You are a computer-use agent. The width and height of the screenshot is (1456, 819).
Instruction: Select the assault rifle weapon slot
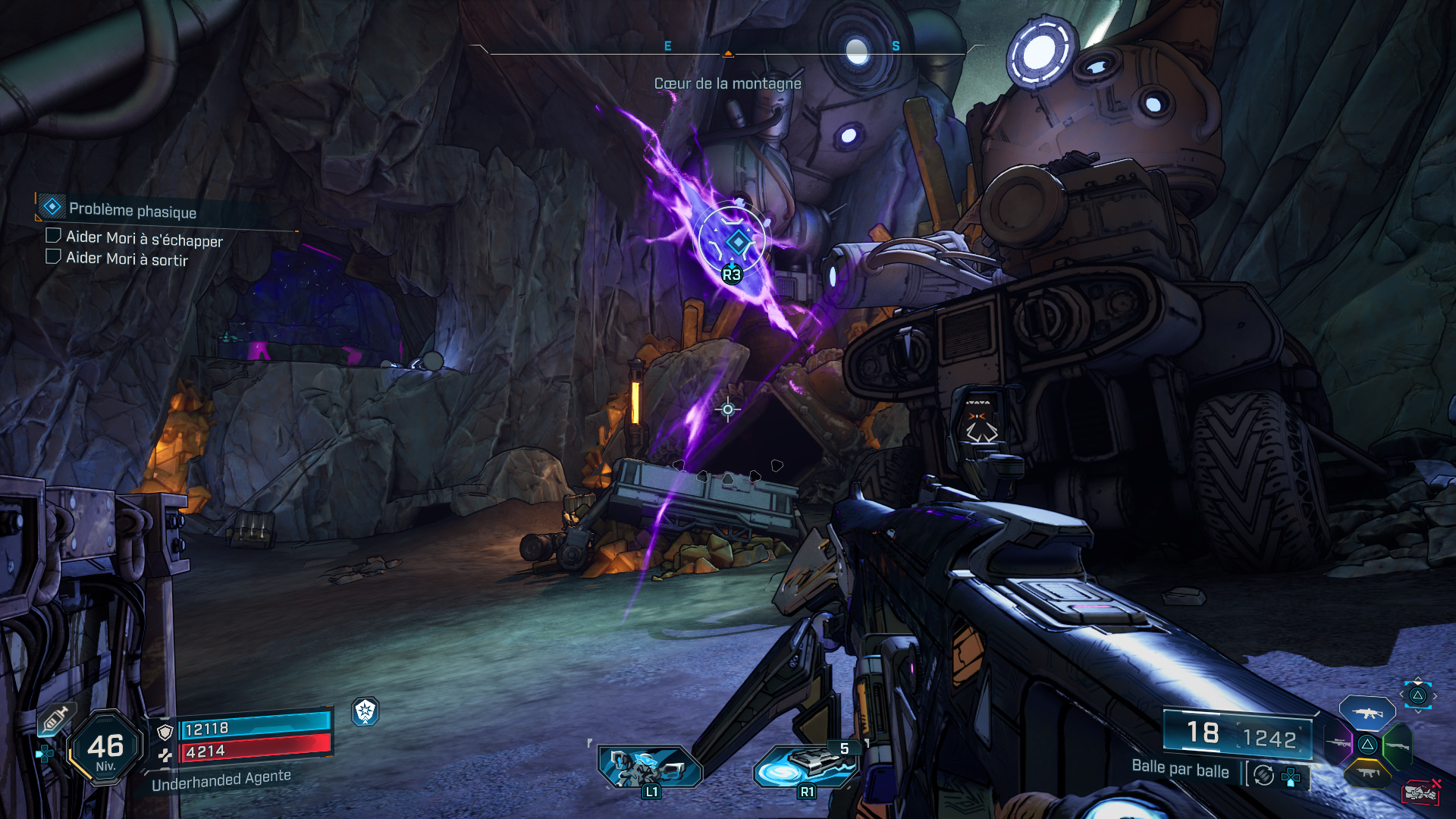point(1367,714)
